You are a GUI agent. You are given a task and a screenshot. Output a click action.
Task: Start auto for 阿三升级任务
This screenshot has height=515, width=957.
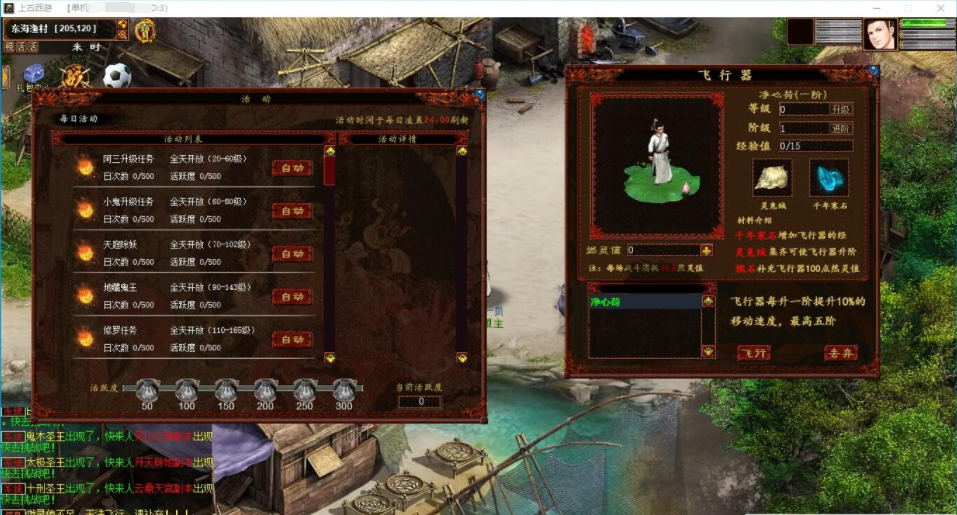[x=292, y=169]
